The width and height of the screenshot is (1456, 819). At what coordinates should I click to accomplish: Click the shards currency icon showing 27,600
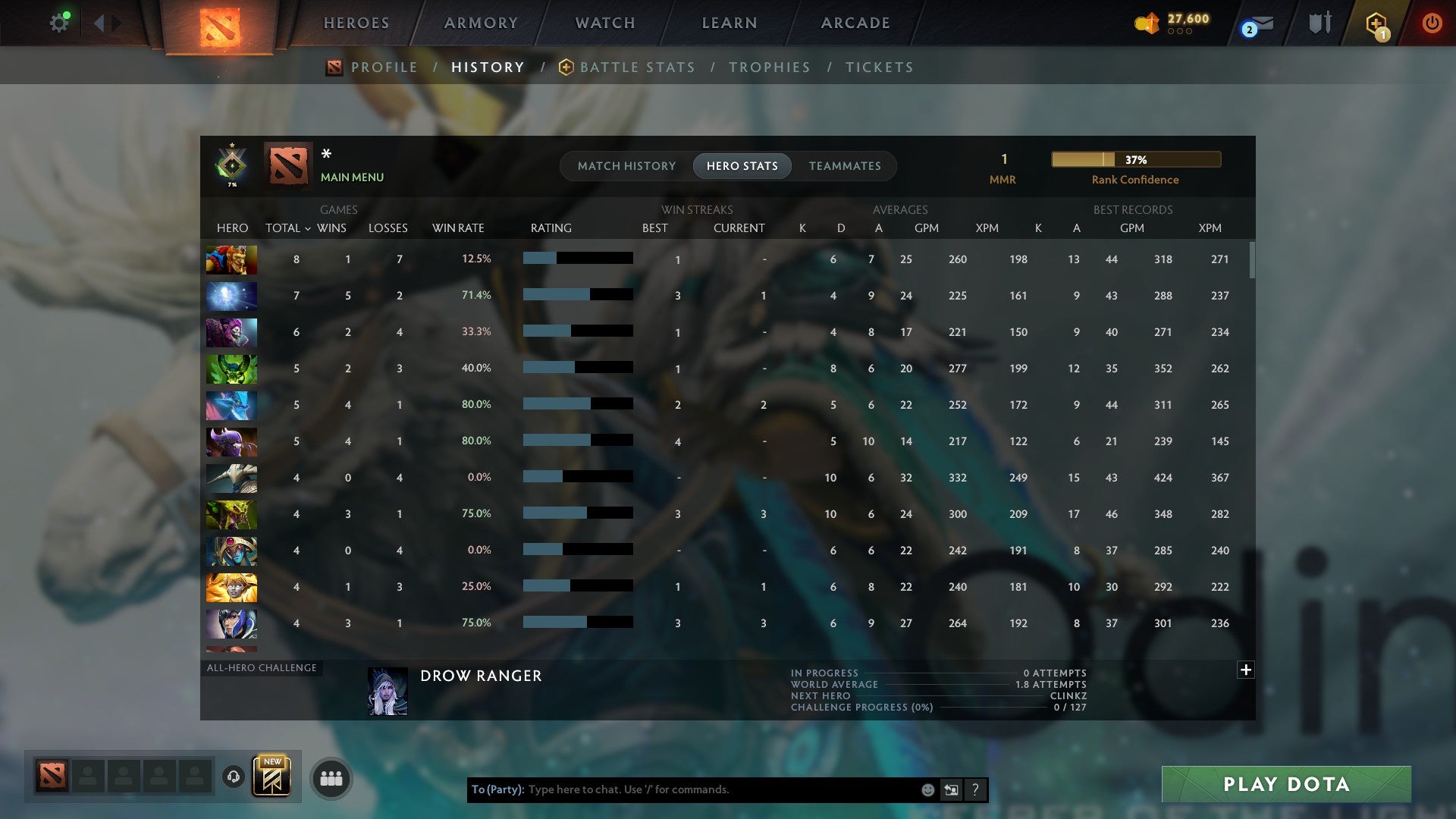1147,23
